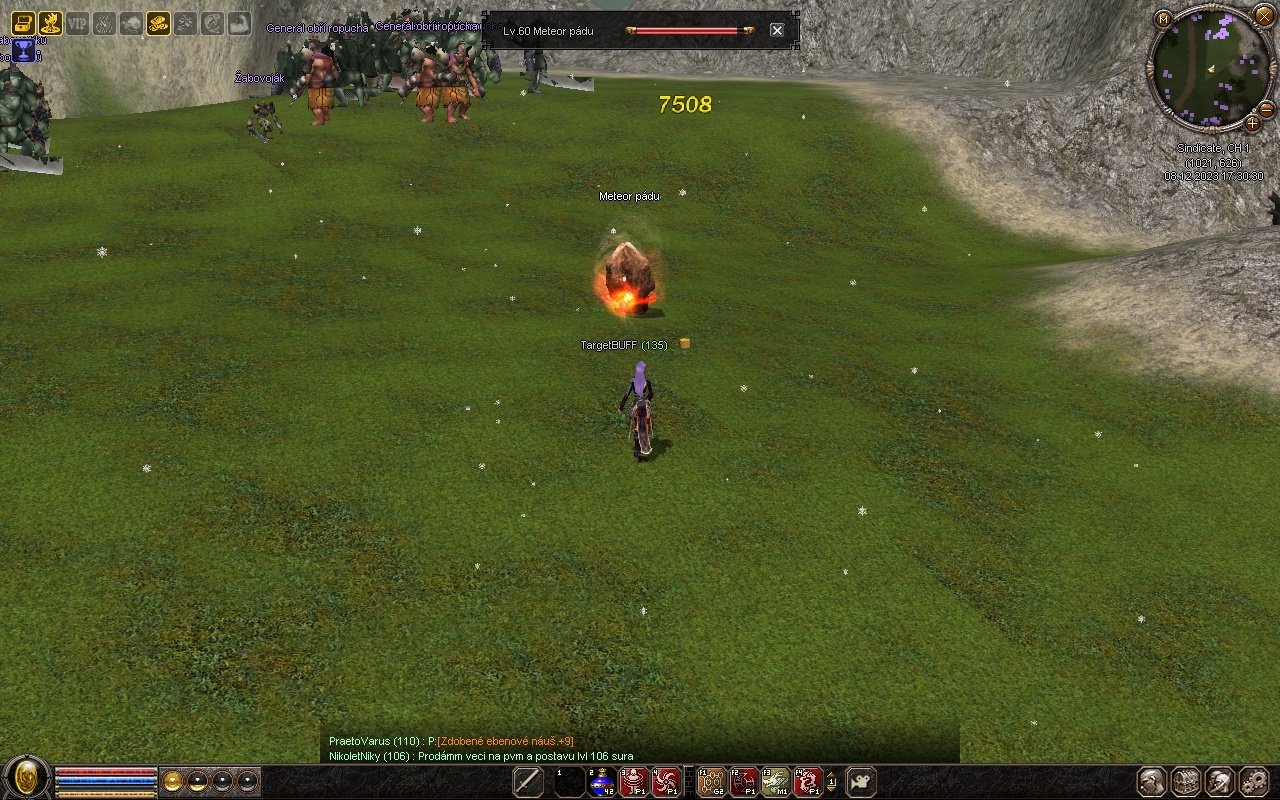Click the greyed-out VIP icon
The width and height of the screenshot is (1280, 800).
click(x=77, y=23)
